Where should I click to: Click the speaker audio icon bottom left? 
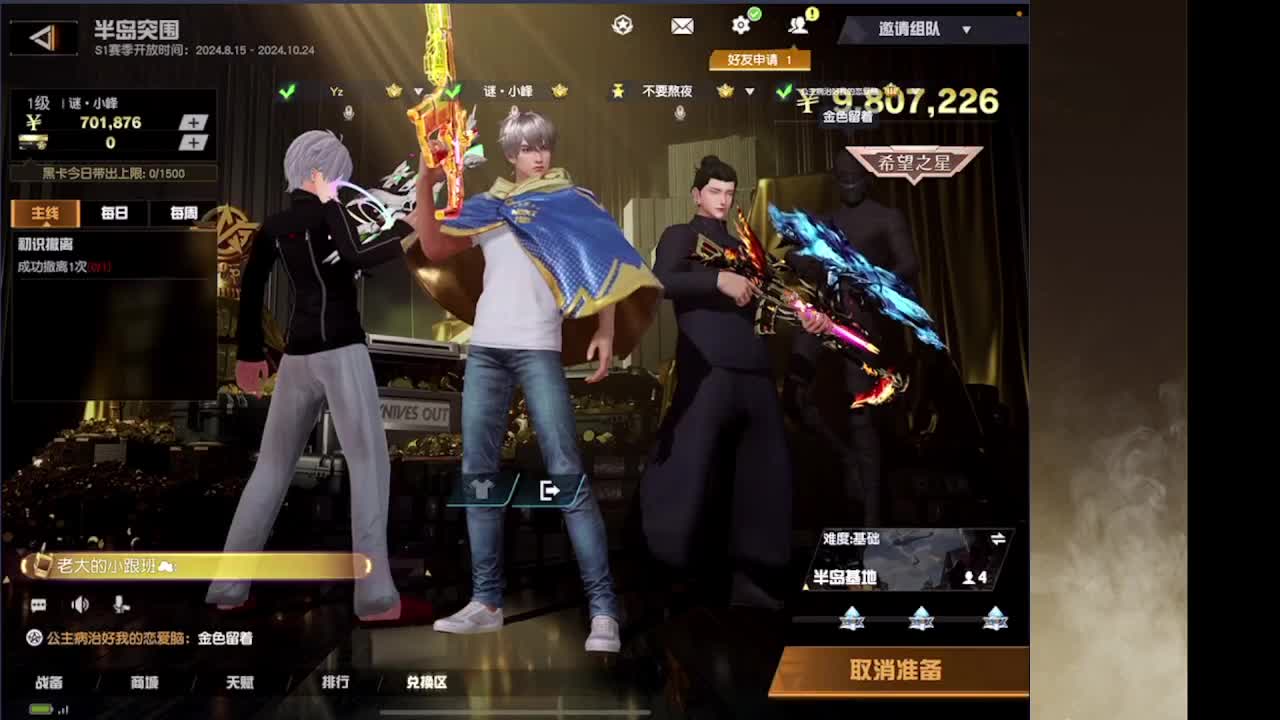point(79,605)
